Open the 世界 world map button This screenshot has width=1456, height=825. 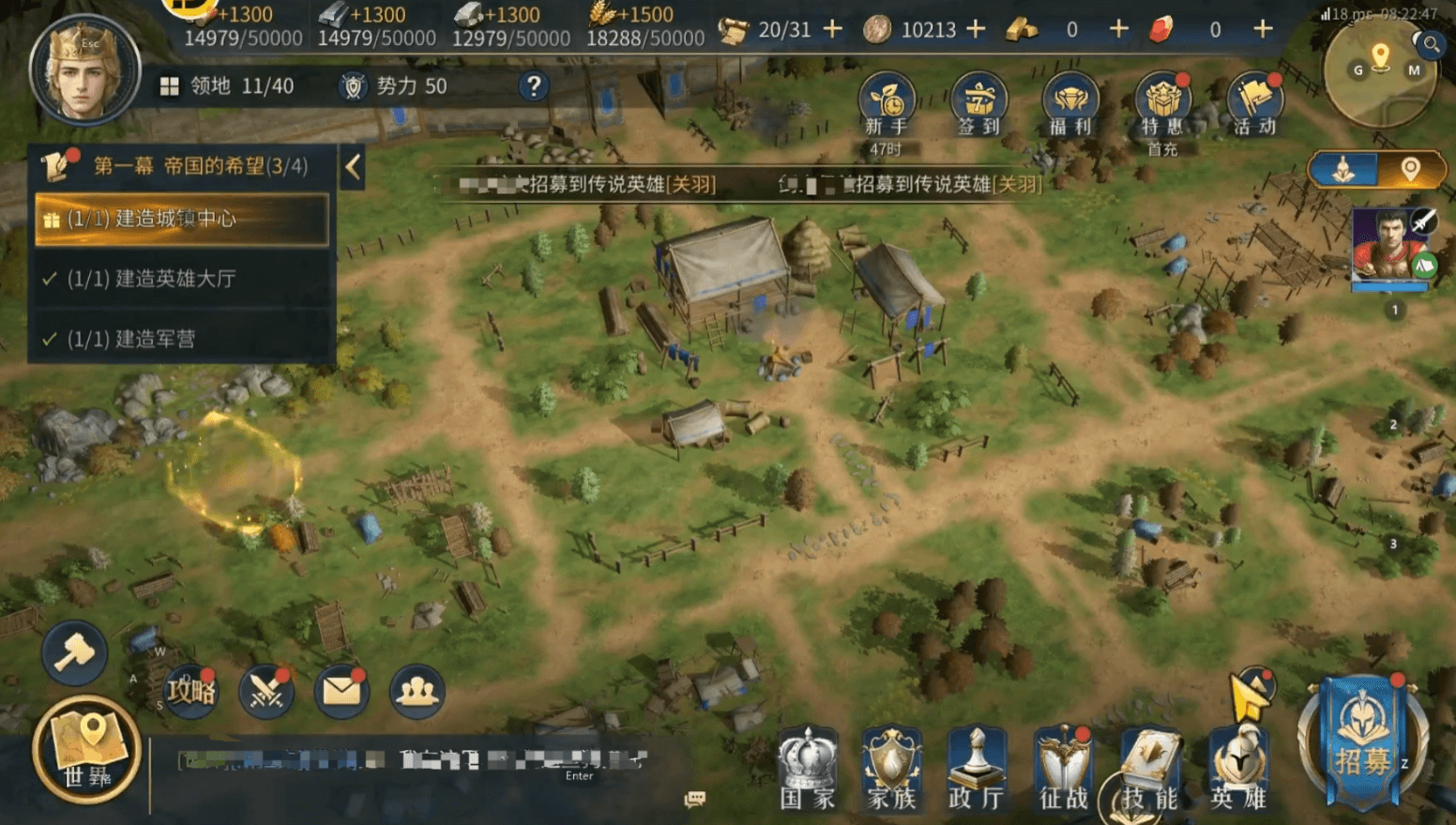(x=86, y=749)
